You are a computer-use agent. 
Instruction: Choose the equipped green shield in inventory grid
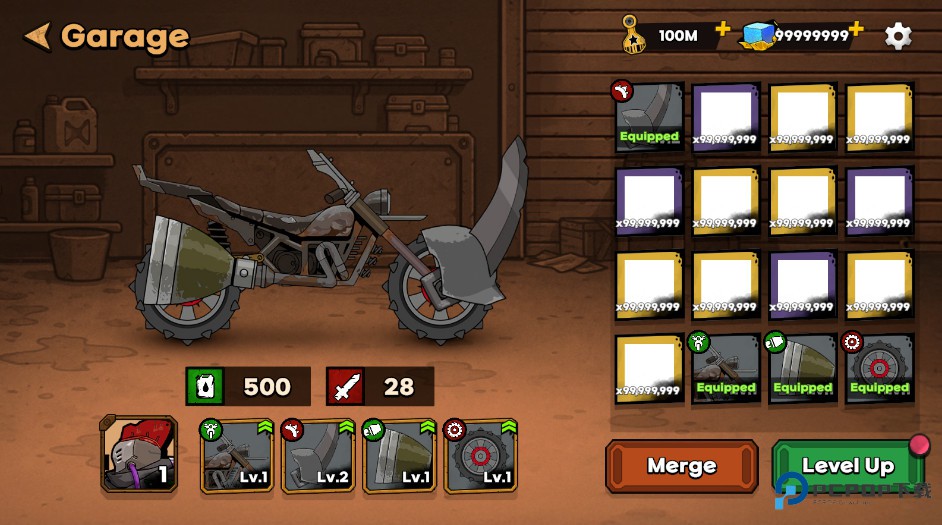point(802,368)
